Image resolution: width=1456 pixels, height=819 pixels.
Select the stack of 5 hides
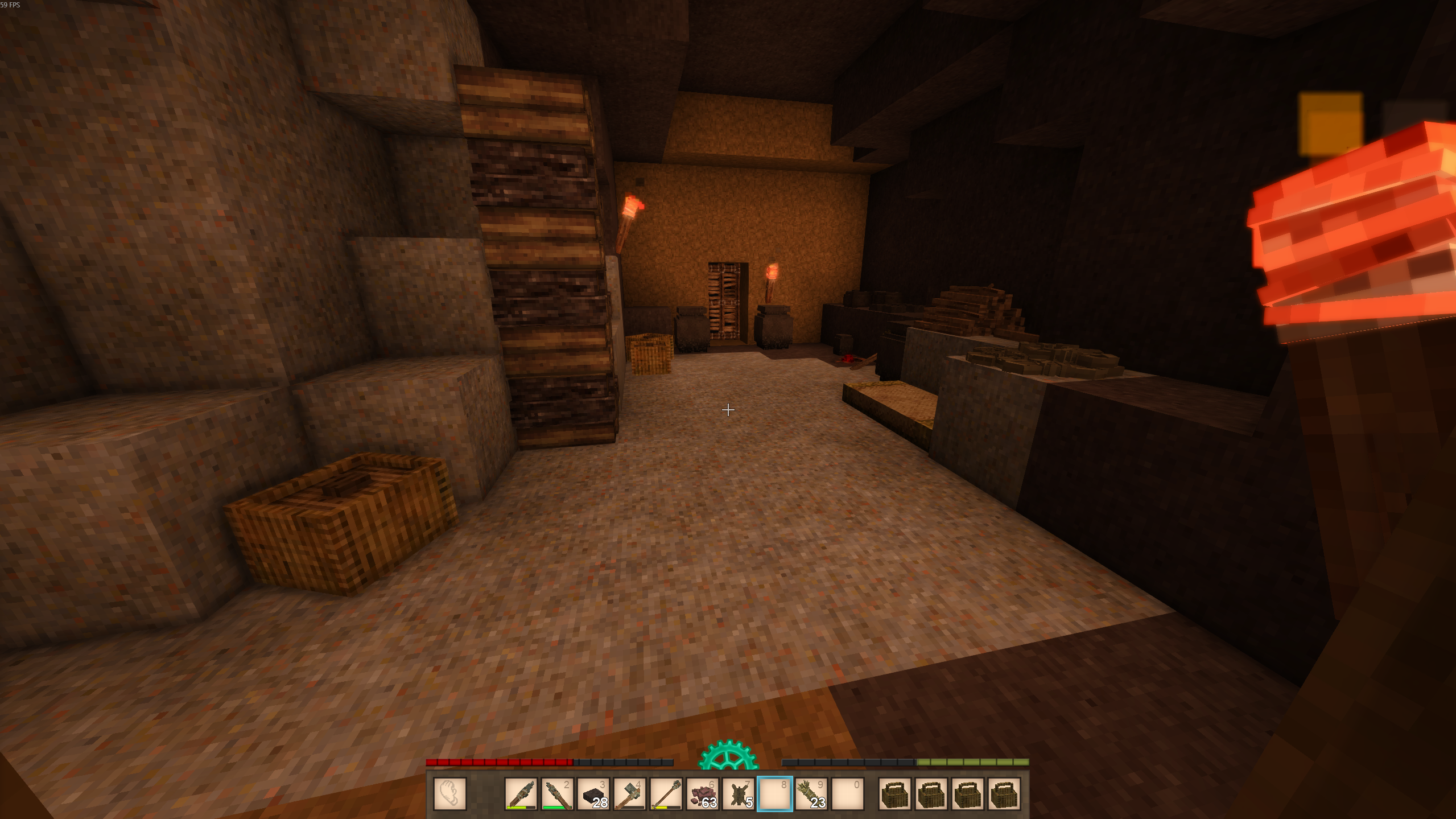pyautogui.click(x=739, y=793)
